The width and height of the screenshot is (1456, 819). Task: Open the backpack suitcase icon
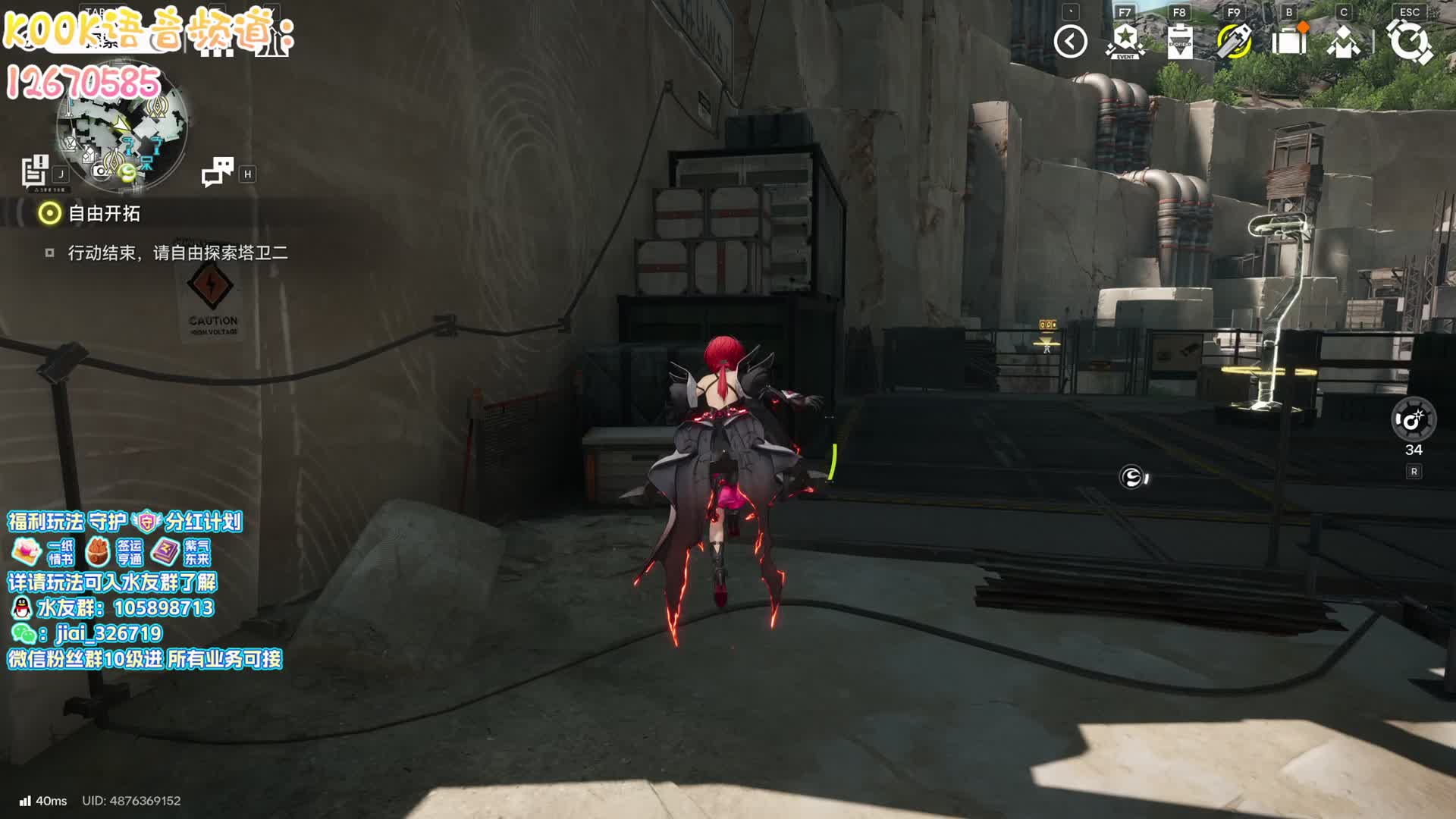tap(1288, 42)
